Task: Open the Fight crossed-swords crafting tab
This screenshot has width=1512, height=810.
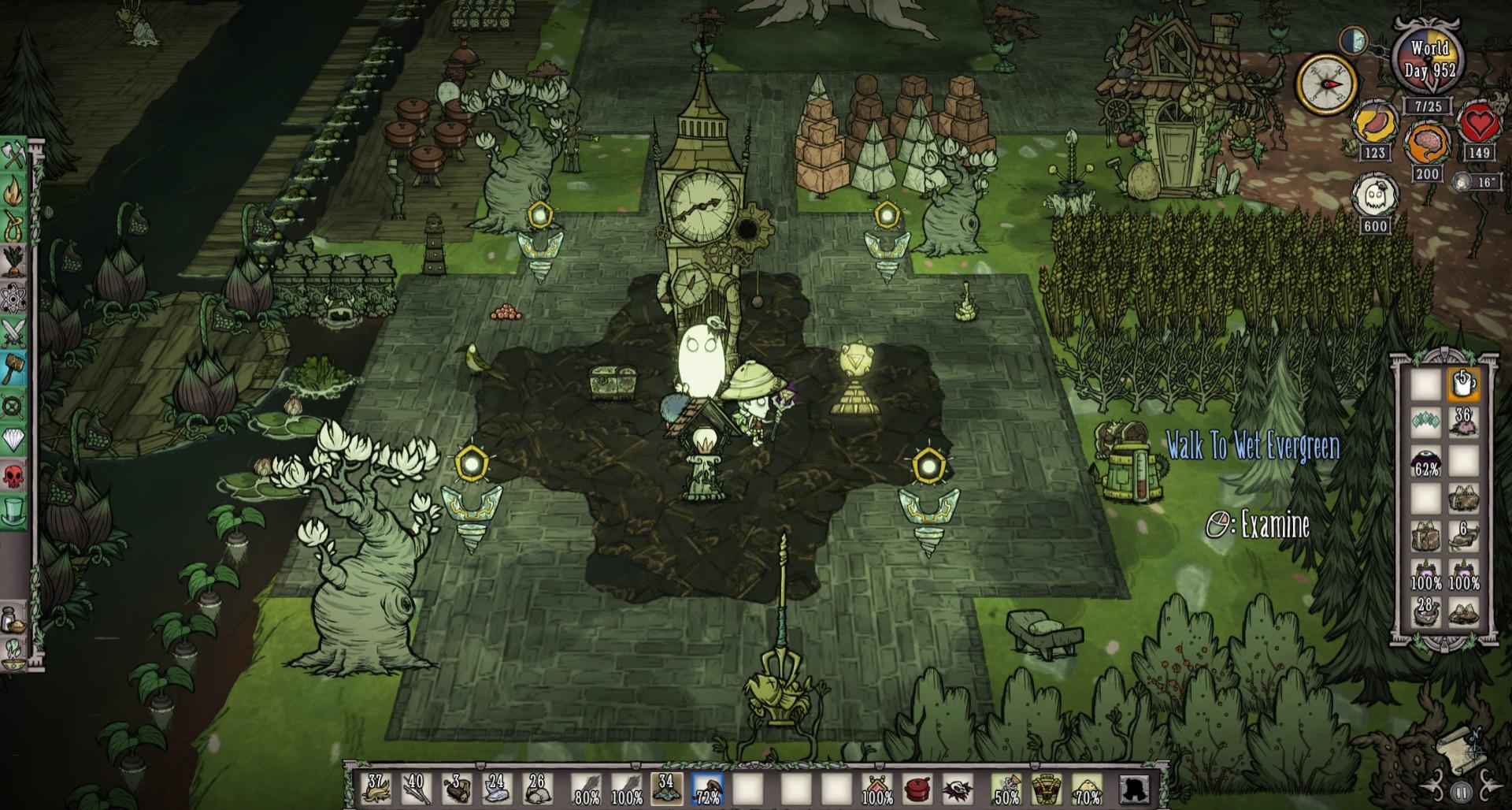Action: [x=14, y=333]
